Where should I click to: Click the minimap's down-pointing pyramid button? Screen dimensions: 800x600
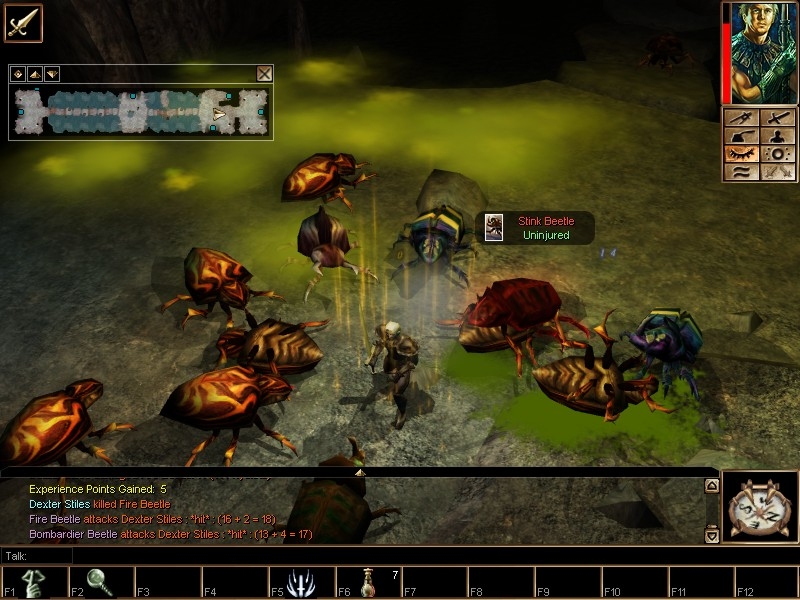(51, 74)
